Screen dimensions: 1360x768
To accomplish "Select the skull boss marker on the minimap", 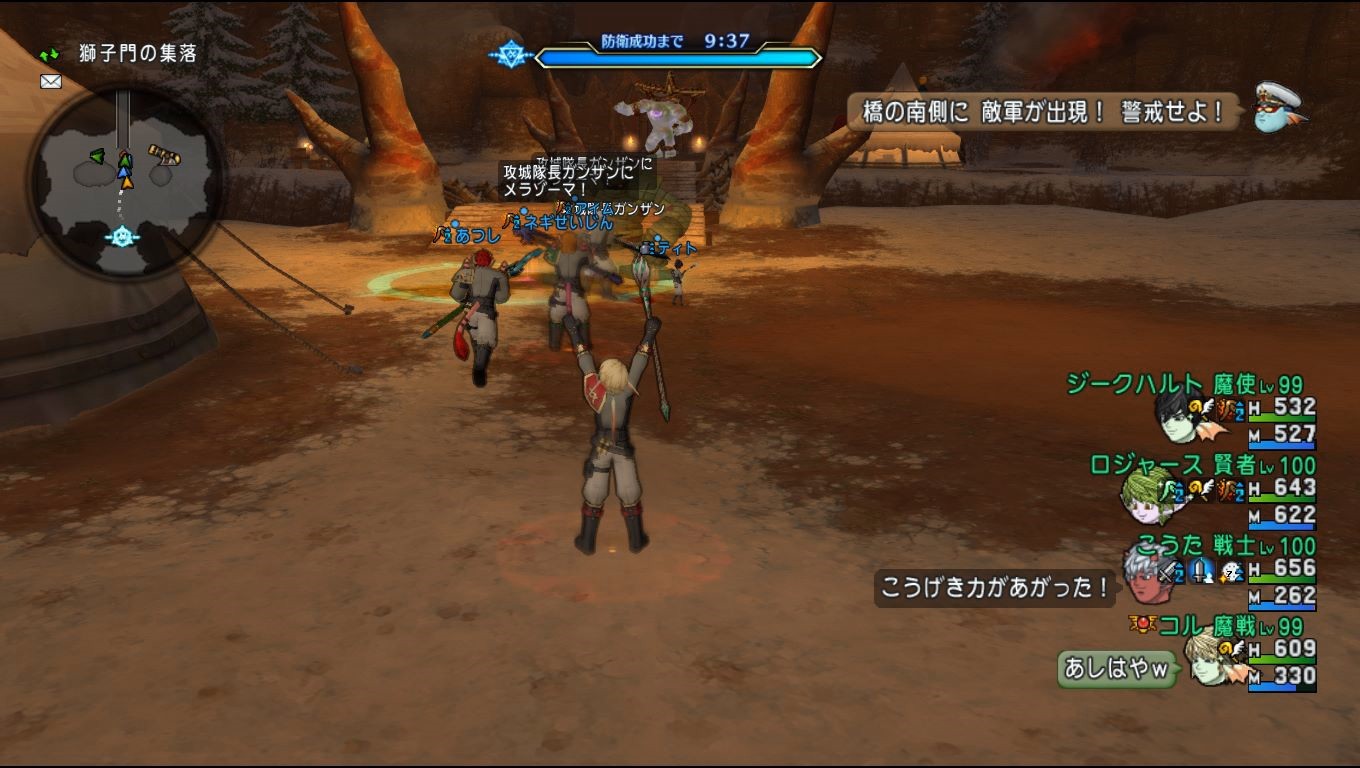I will (x=121, y=234).
